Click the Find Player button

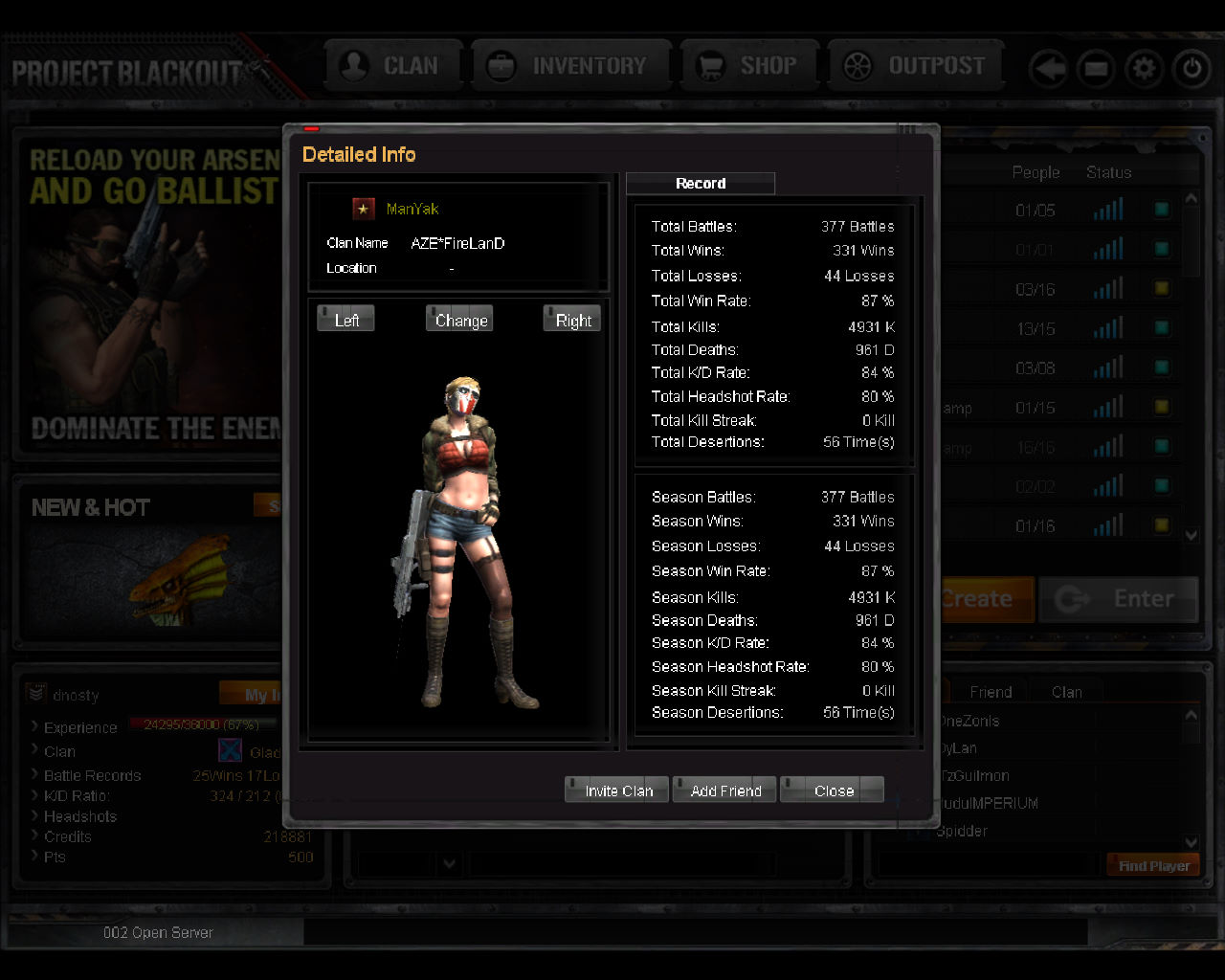(1153, 866)
